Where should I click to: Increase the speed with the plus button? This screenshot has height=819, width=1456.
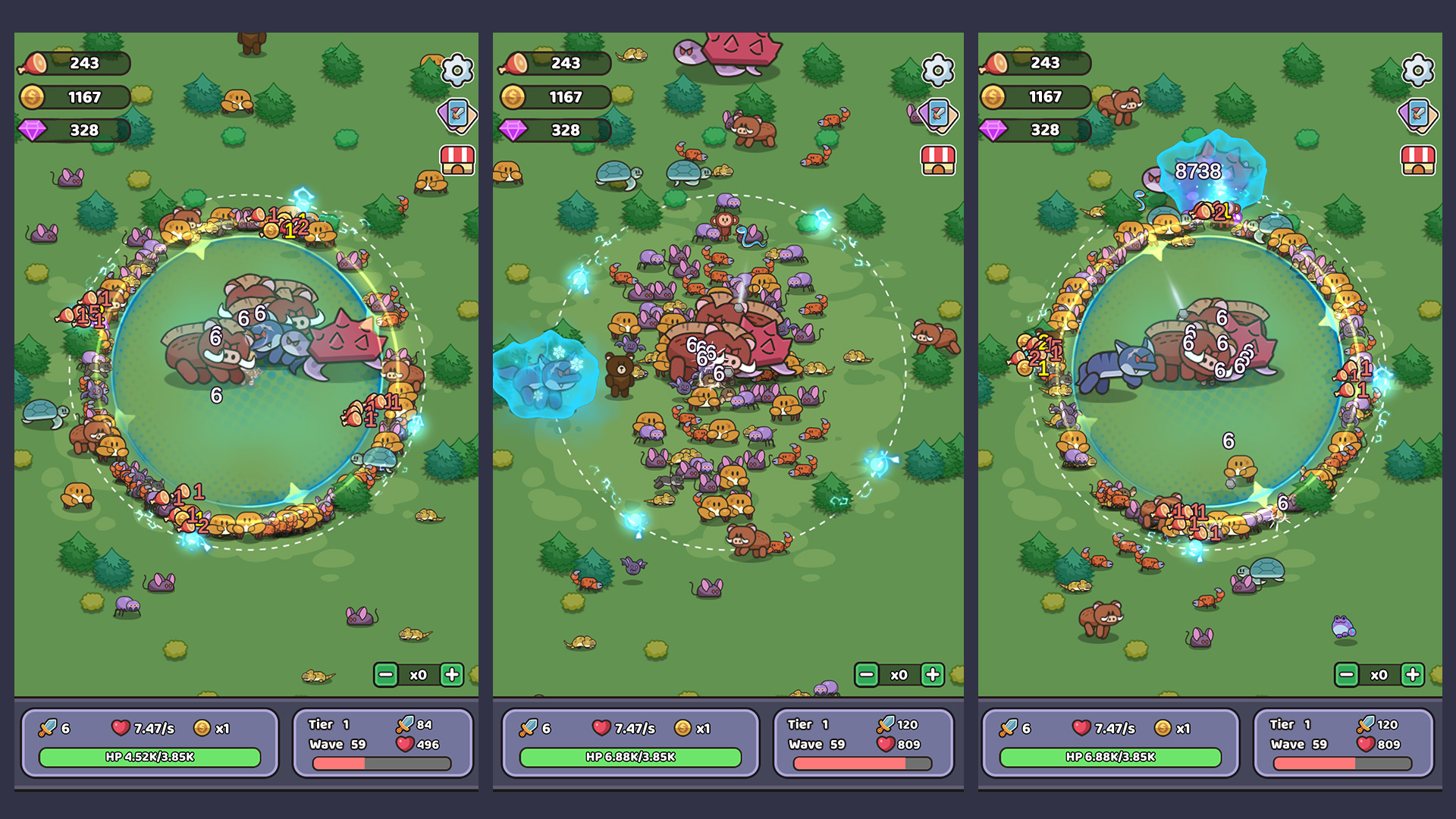pos(452,674)
